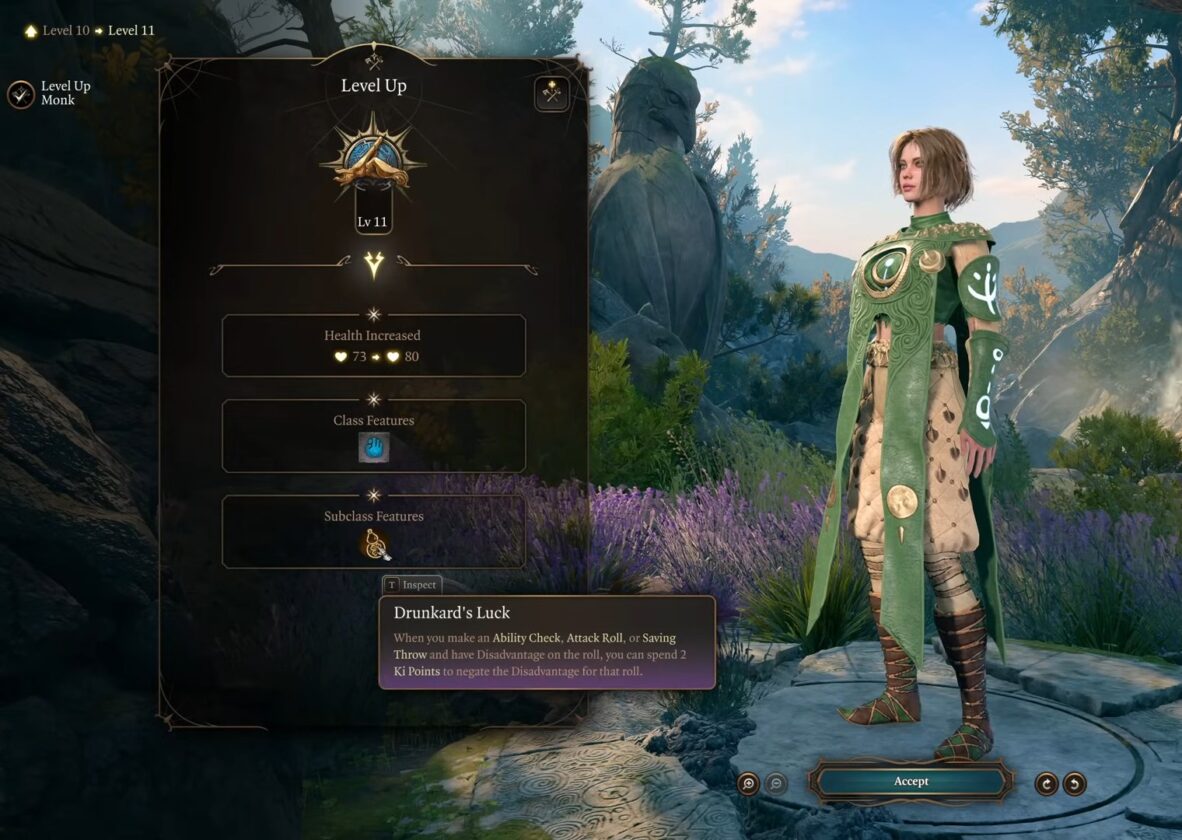The height and width of the screenshot is (840, 1182).
Task: Accept the level up
Action: tap(910, 781)
